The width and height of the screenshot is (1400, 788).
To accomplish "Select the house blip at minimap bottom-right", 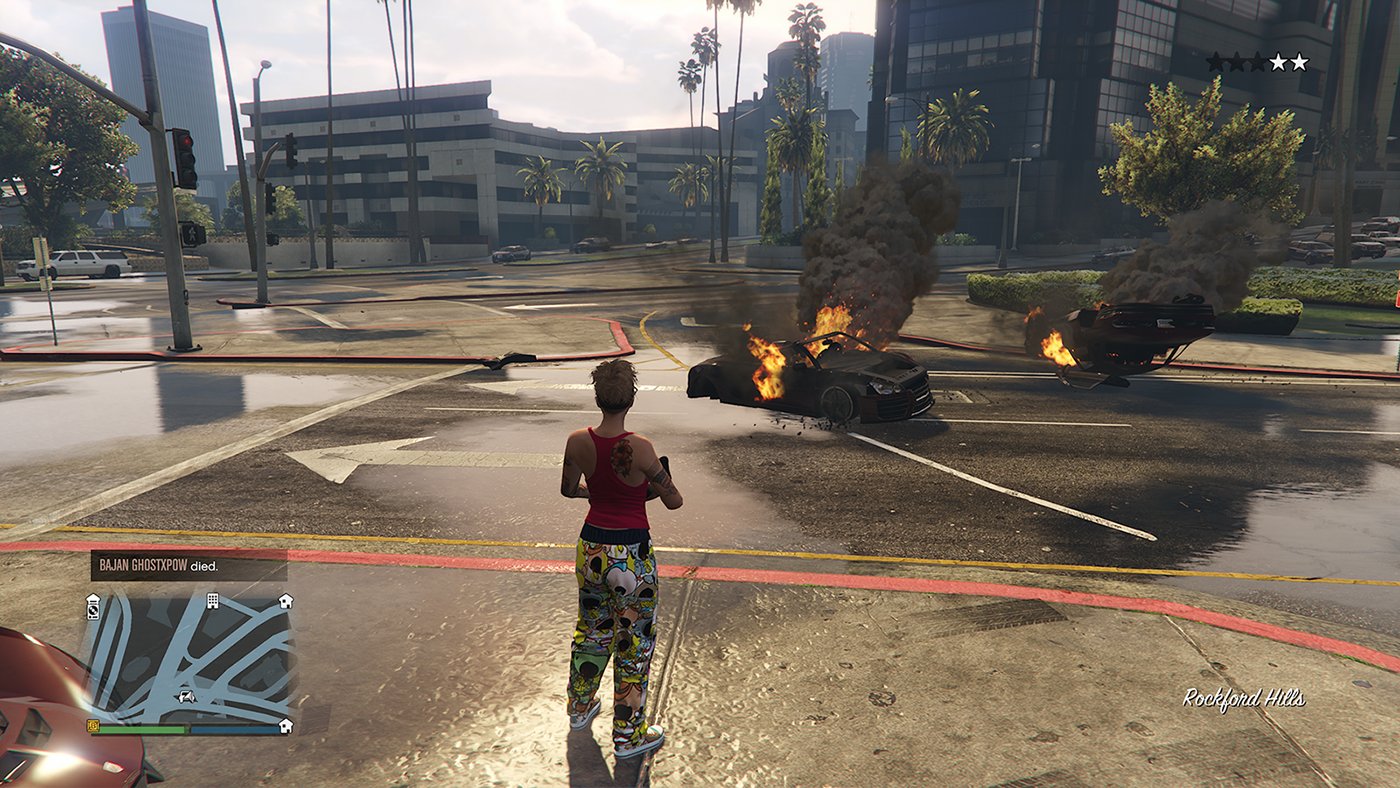I will coord(285,726).
